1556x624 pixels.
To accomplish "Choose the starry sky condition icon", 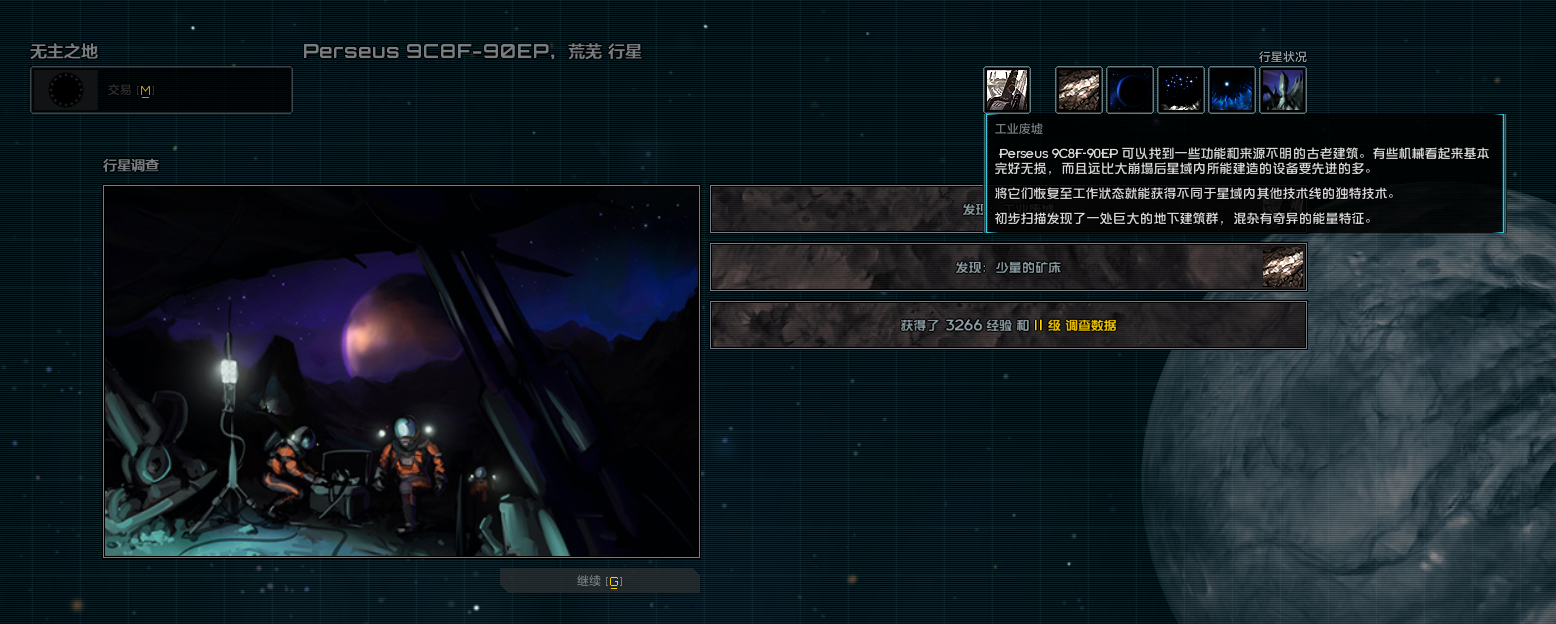I will [x=1181, y=90].
